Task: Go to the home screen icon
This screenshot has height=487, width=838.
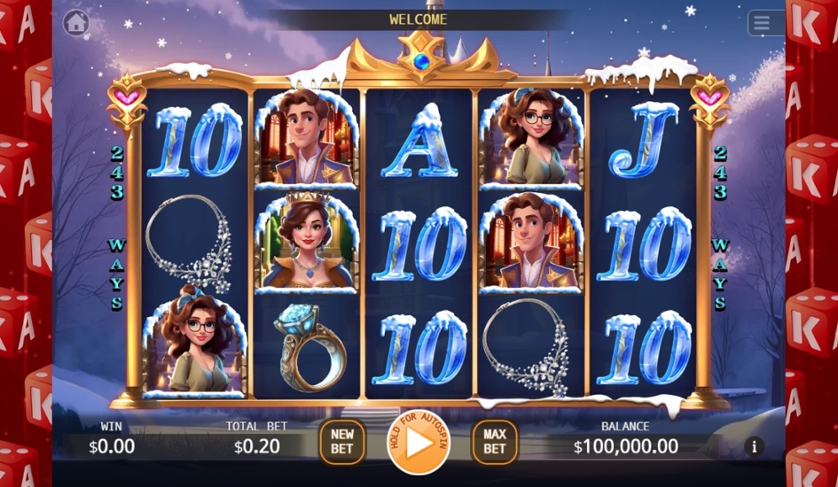Action: tap(76, 22)
